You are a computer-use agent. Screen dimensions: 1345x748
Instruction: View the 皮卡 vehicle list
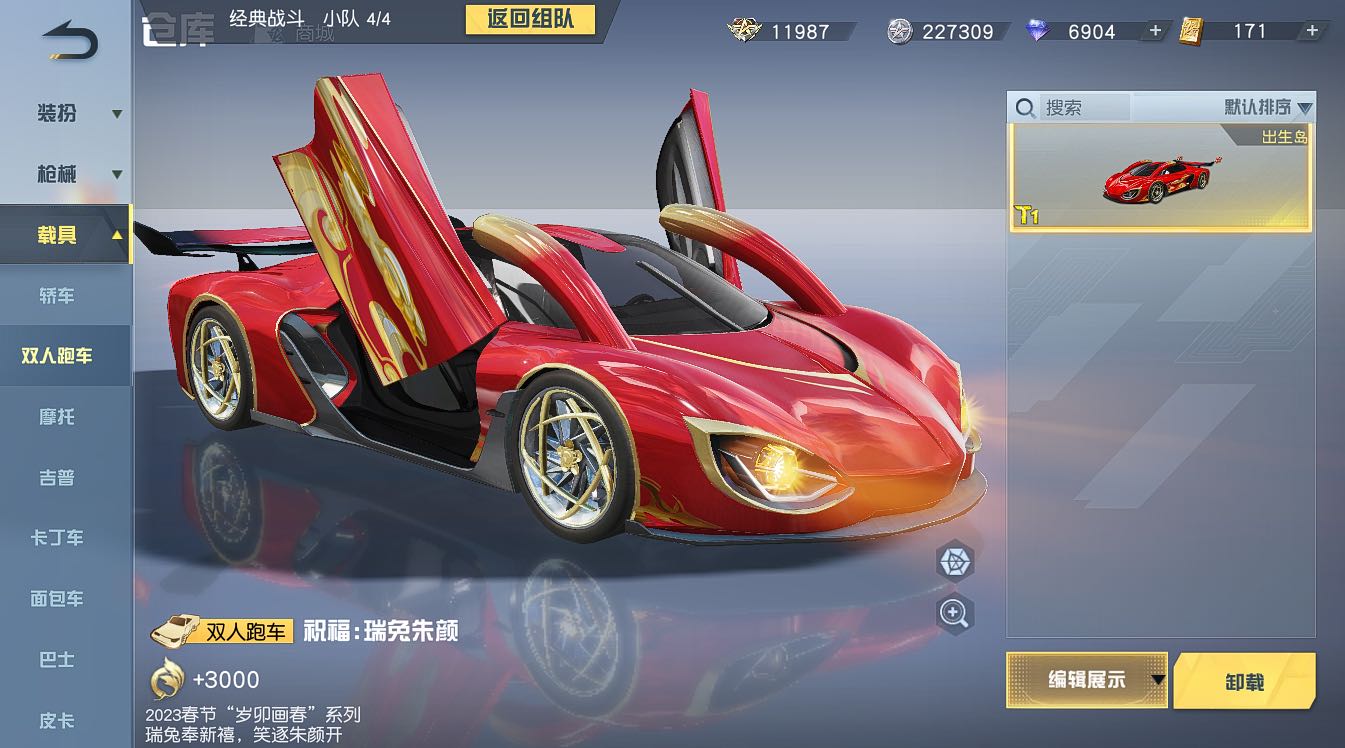click(x=57, y=720)
